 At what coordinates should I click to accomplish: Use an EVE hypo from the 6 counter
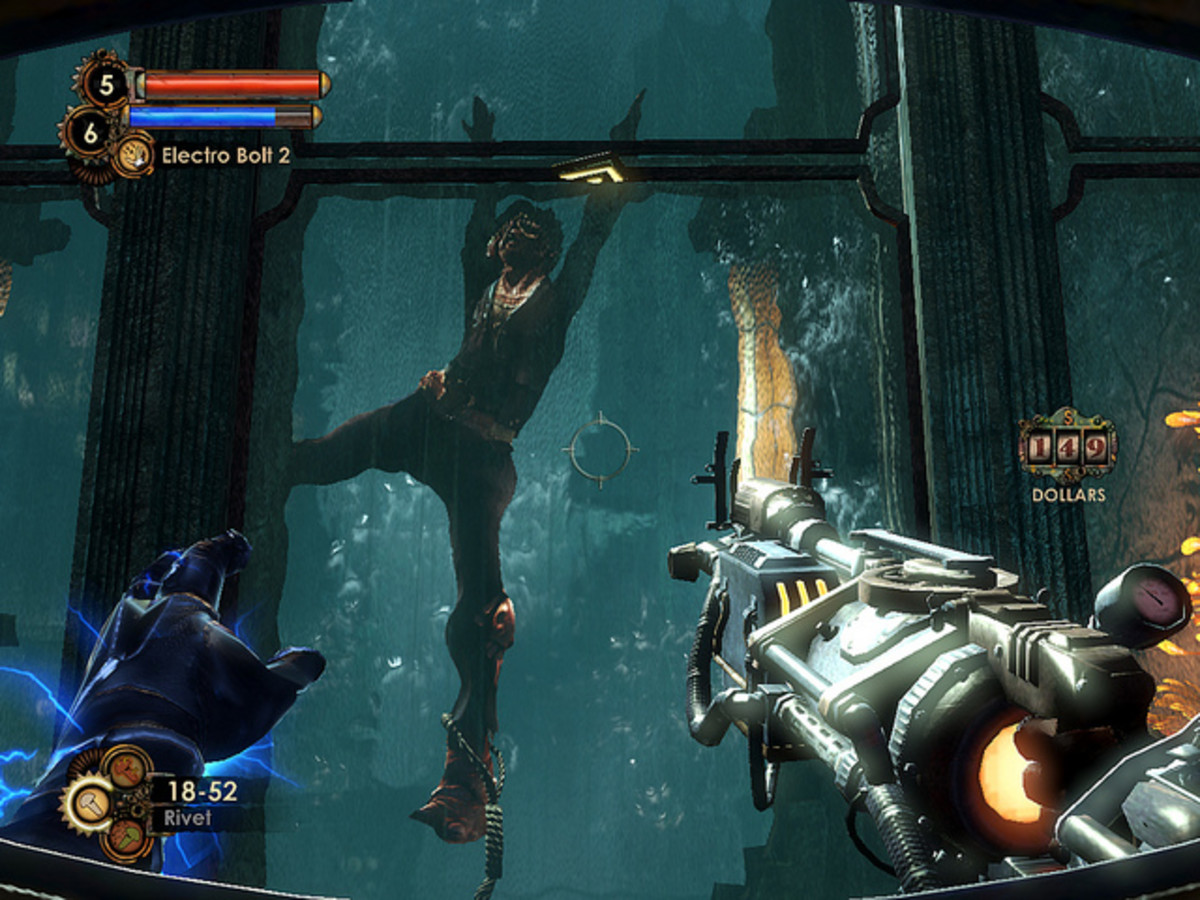(89, 130)
